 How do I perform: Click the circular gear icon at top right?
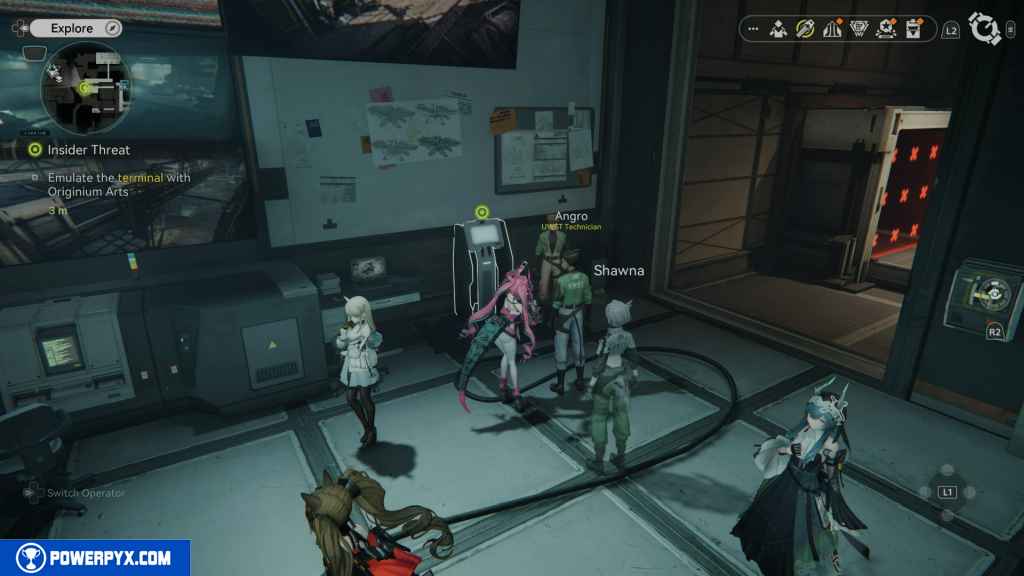coord(987,30)
